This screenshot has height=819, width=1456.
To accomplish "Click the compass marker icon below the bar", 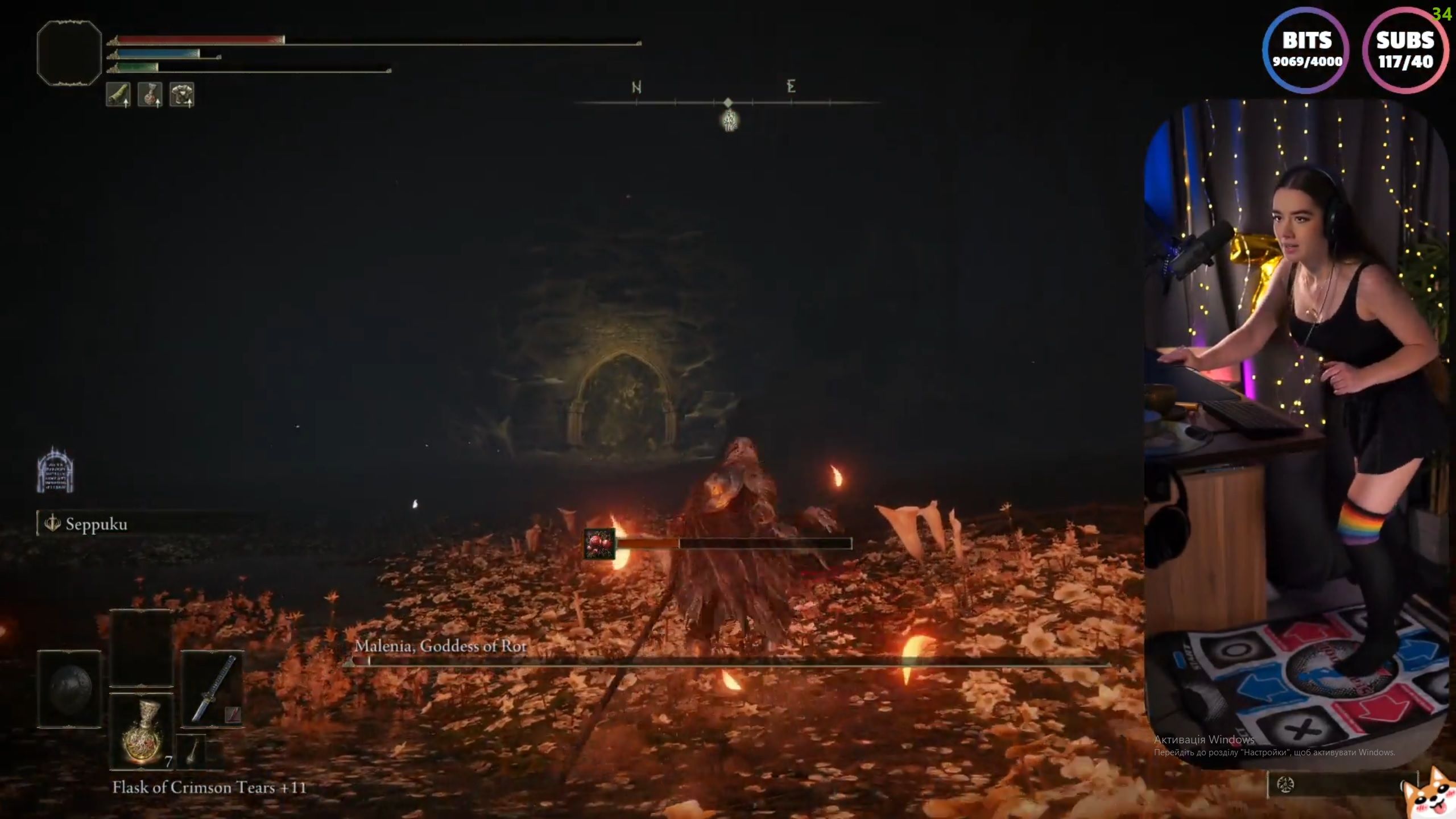I will 730,121.
